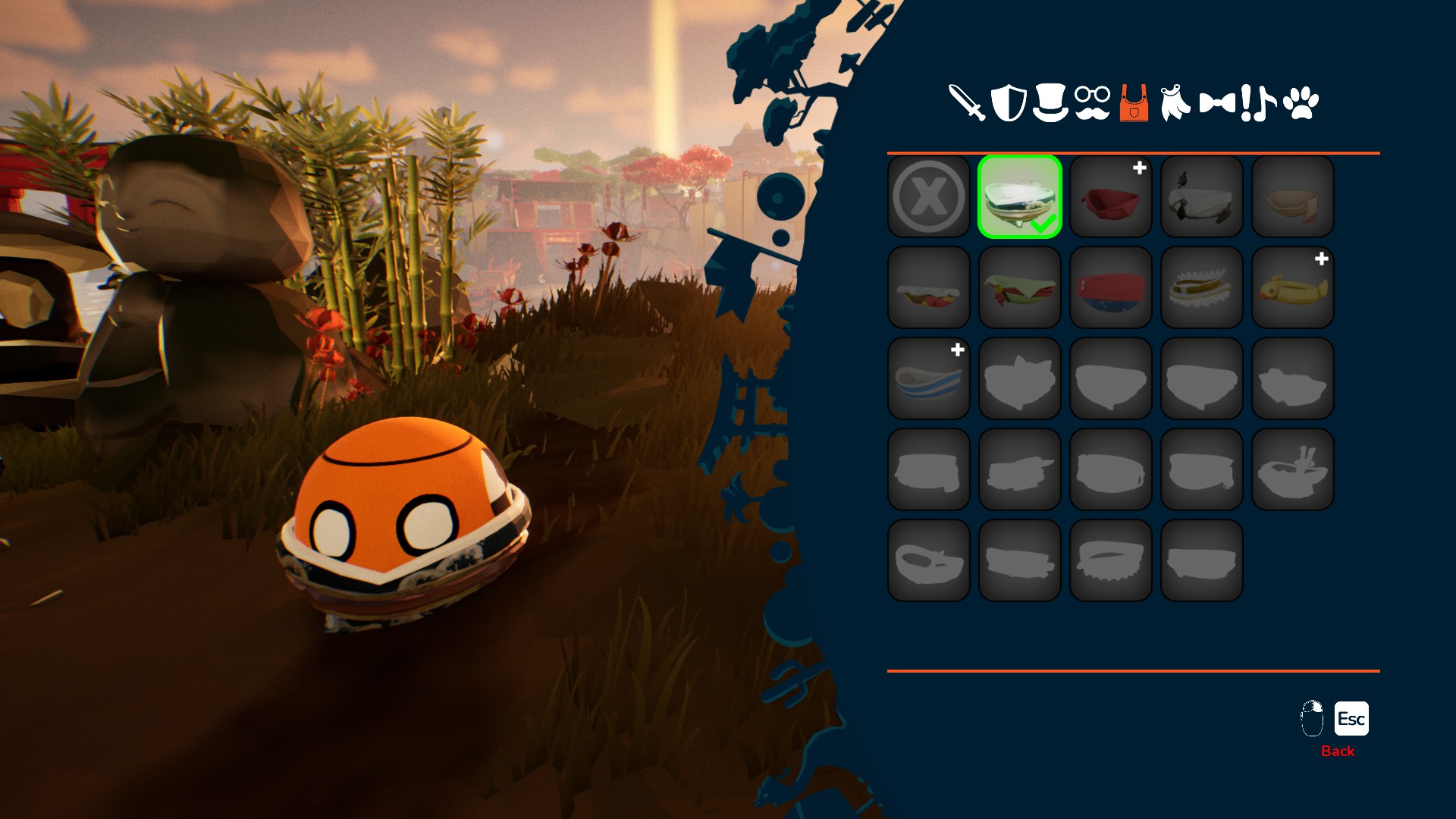
Task: Open the cape category tab
Action: 1175,103
